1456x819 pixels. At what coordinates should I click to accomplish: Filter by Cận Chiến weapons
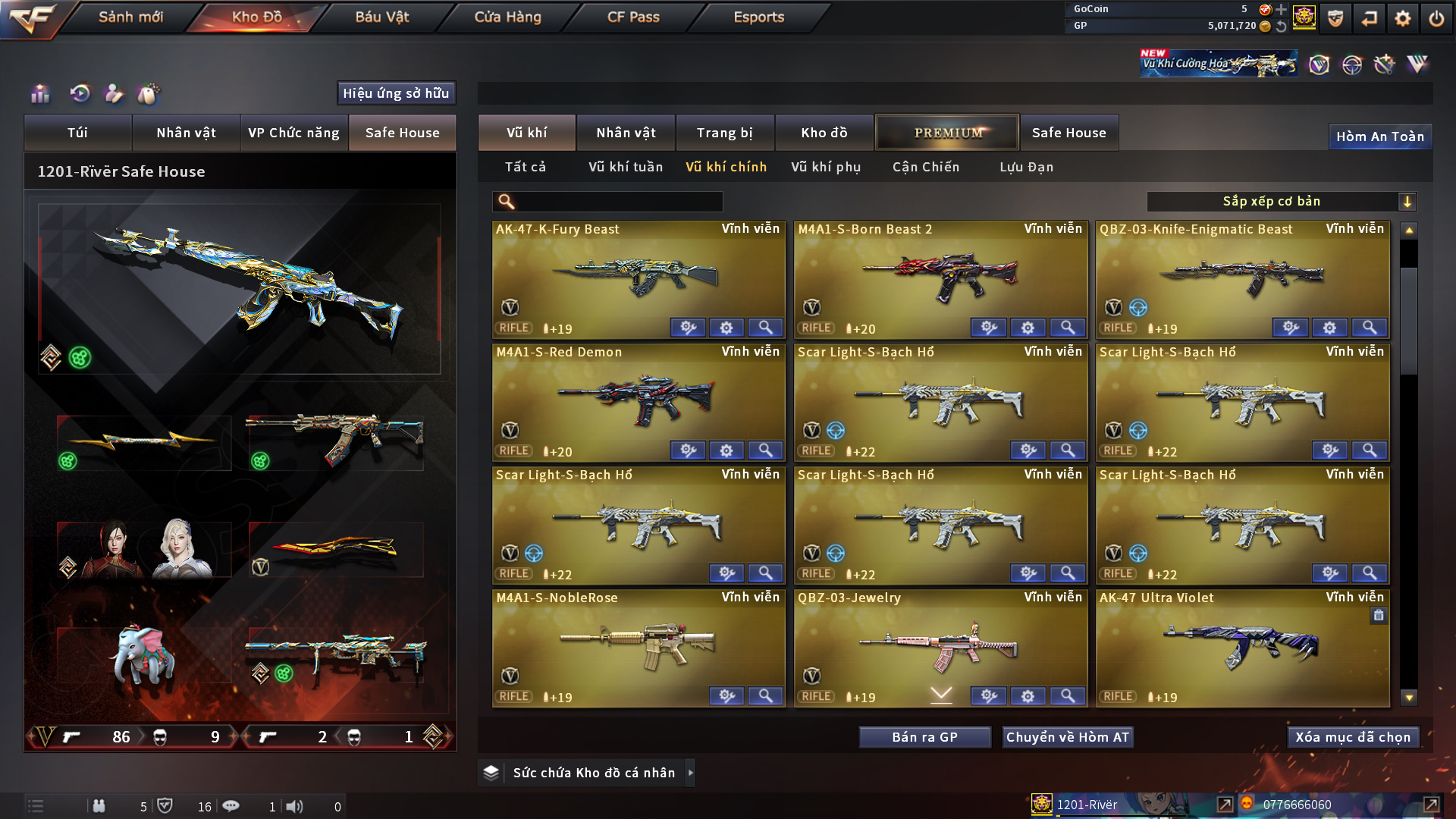pyautogui.click(x=926, y=167)
